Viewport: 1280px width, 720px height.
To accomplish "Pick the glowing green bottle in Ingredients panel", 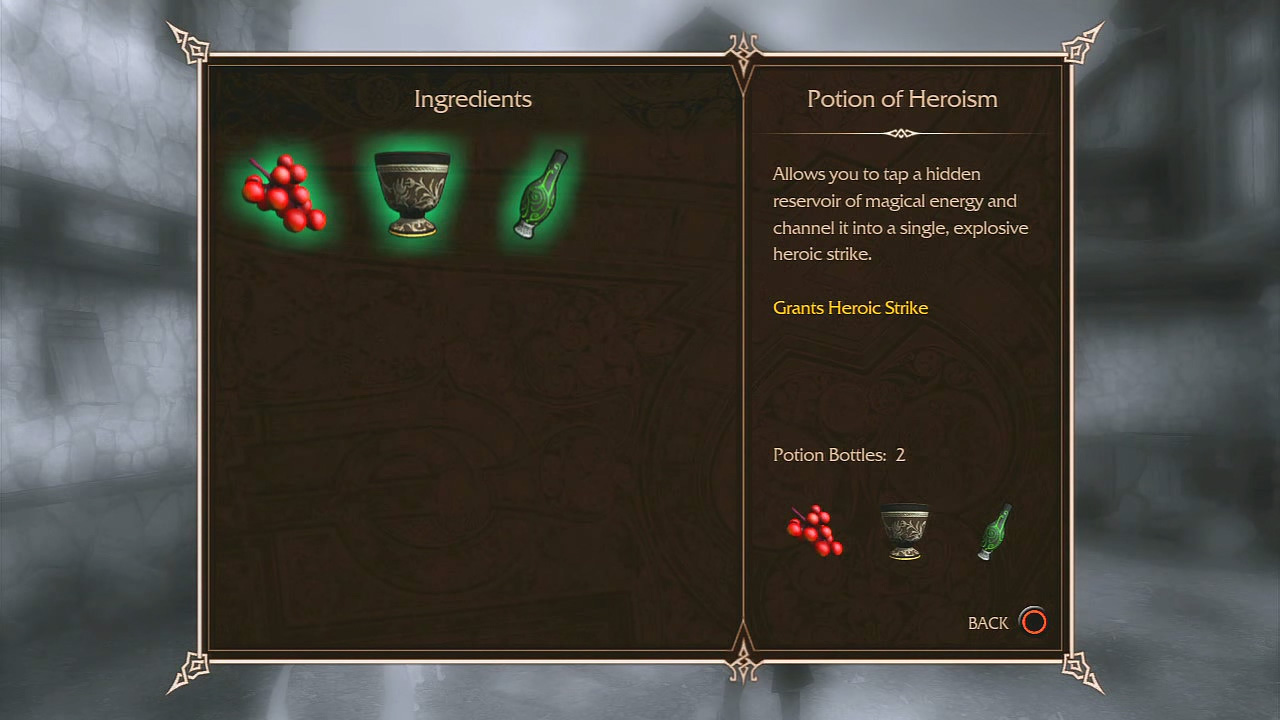I will (x=540, y=194).
